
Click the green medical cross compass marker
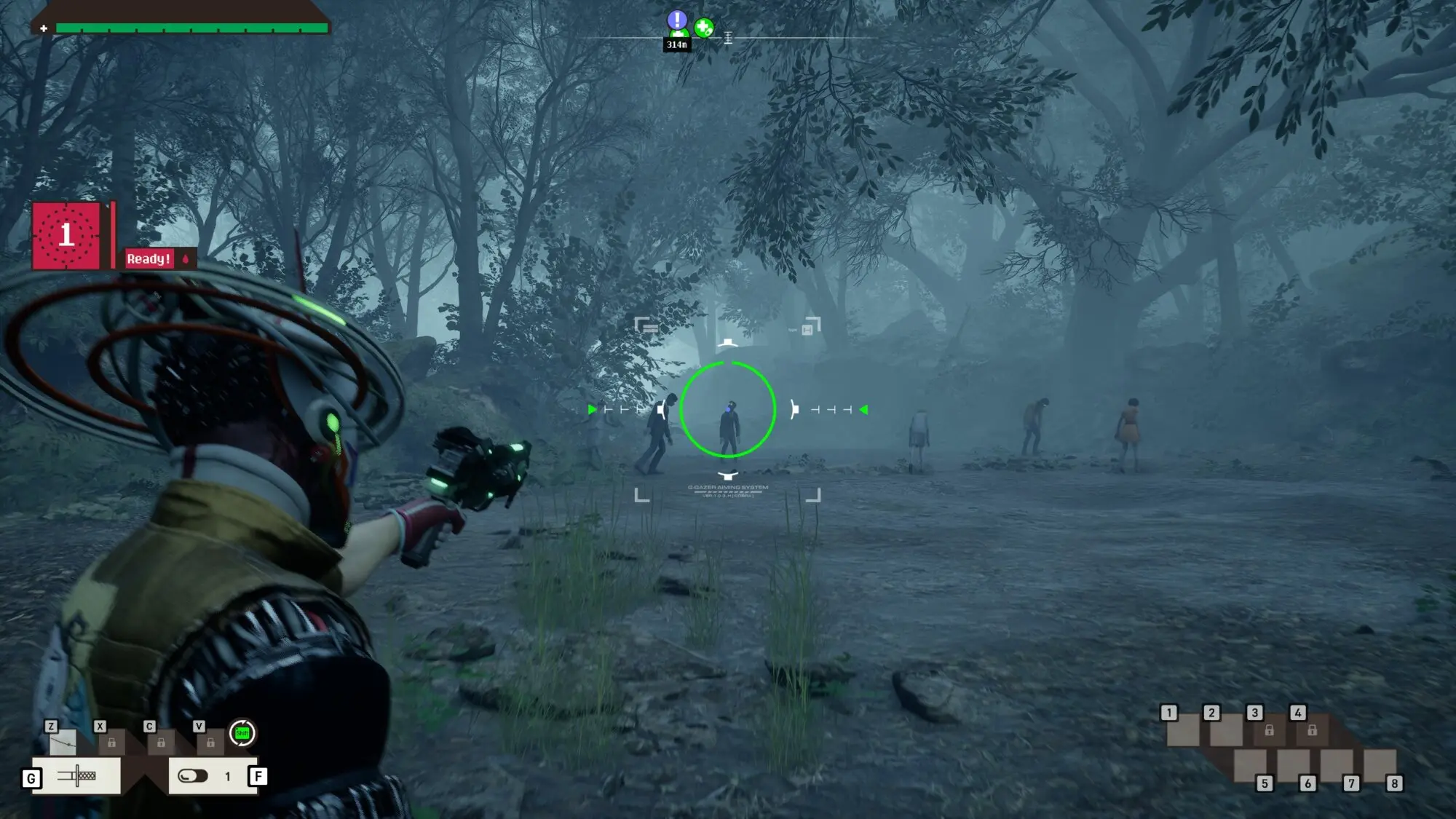703,28
